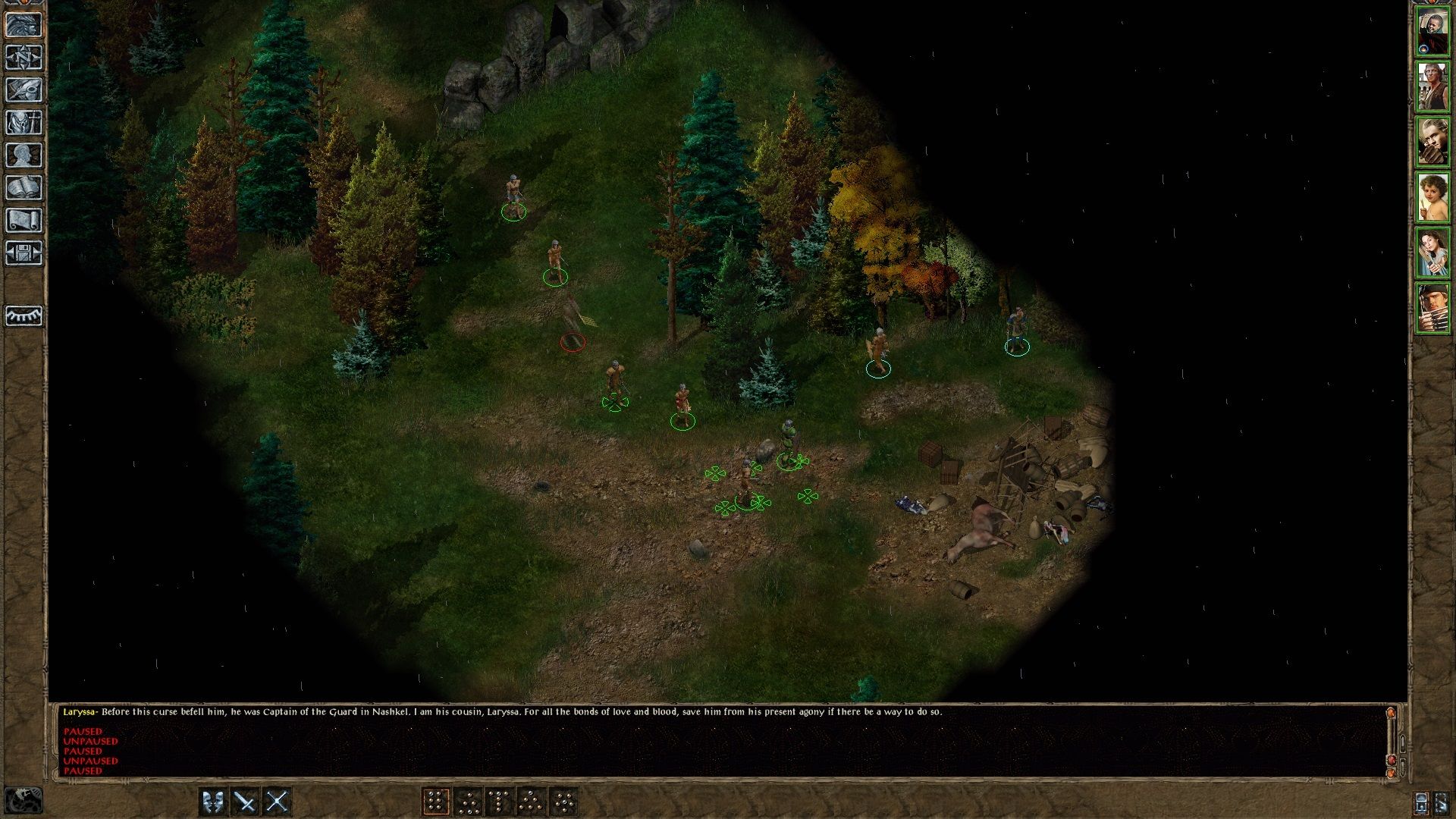Activate the talk action with two faces

point(213,802)
